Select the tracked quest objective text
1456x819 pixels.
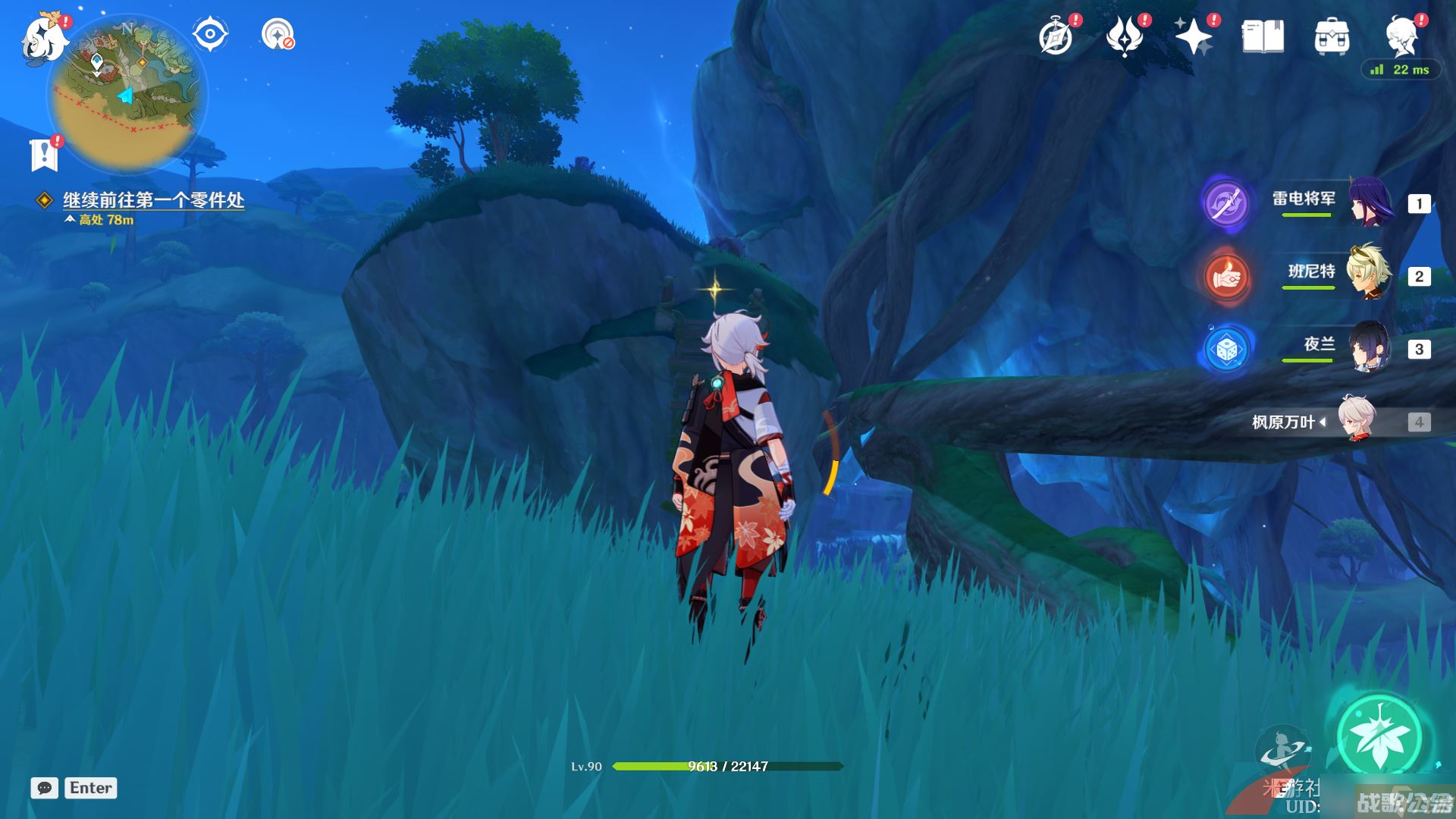pyautogui.click(x=153, y=200)
